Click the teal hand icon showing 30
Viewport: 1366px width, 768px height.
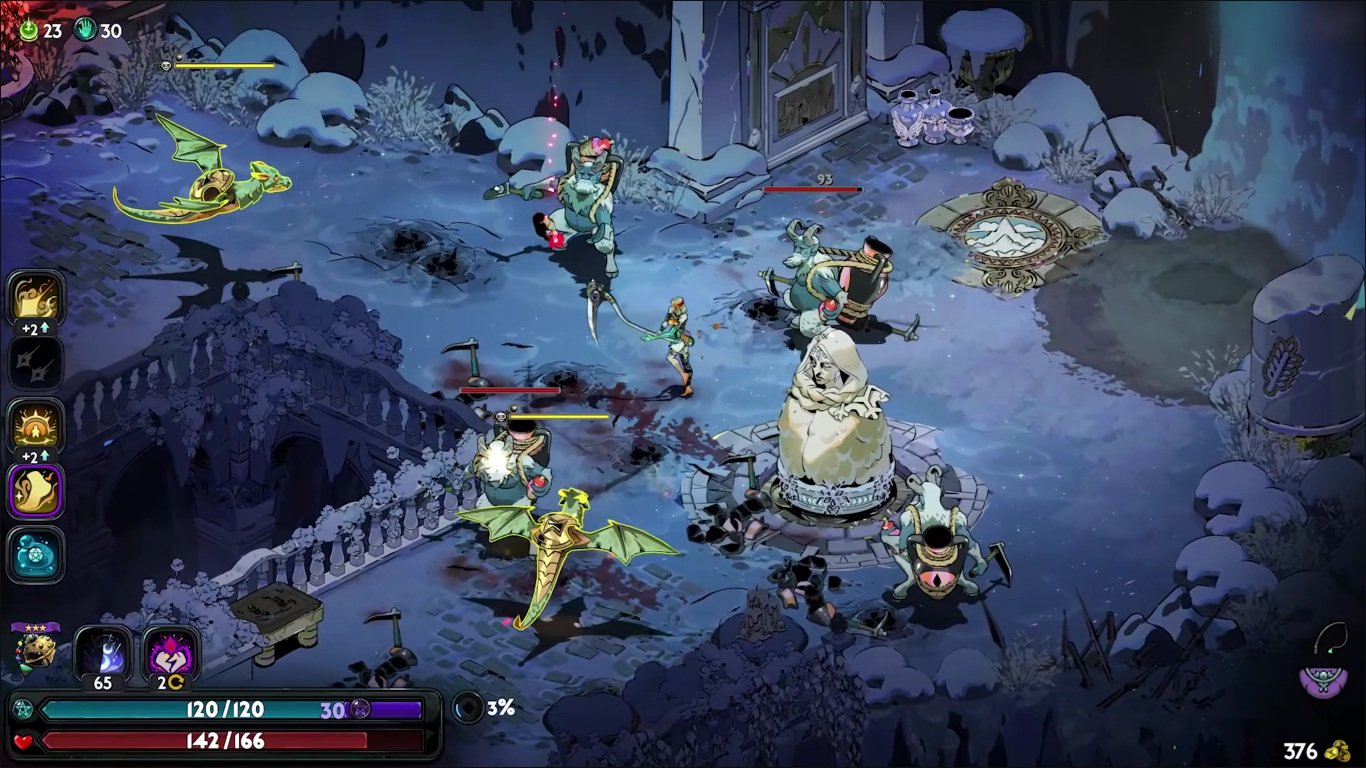pyautogui.click(x=85, y=30)
